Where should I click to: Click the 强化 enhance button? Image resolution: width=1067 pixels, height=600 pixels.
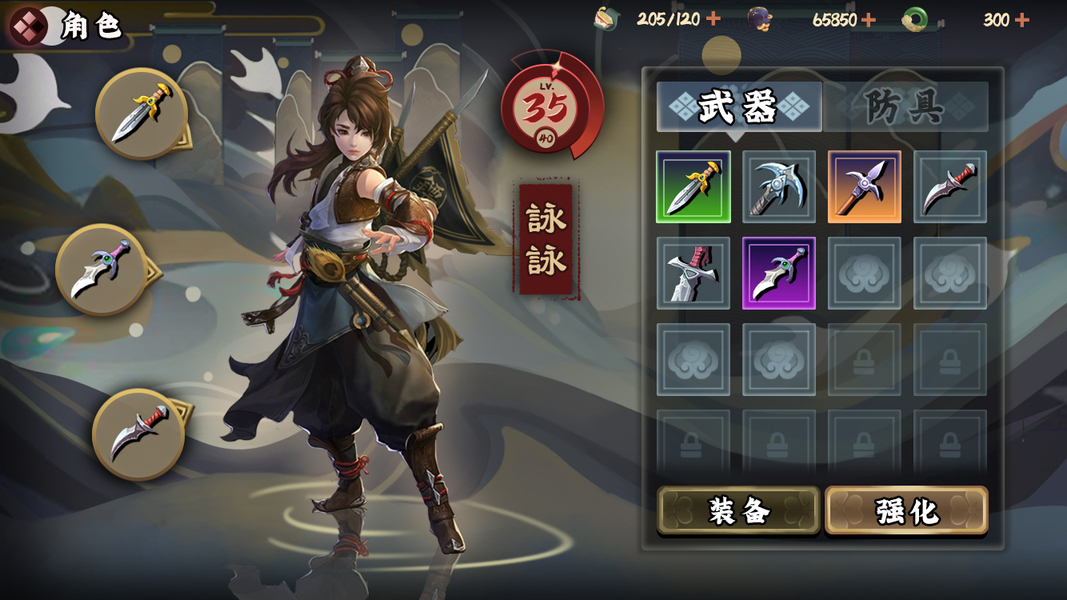tap(906, 511)
